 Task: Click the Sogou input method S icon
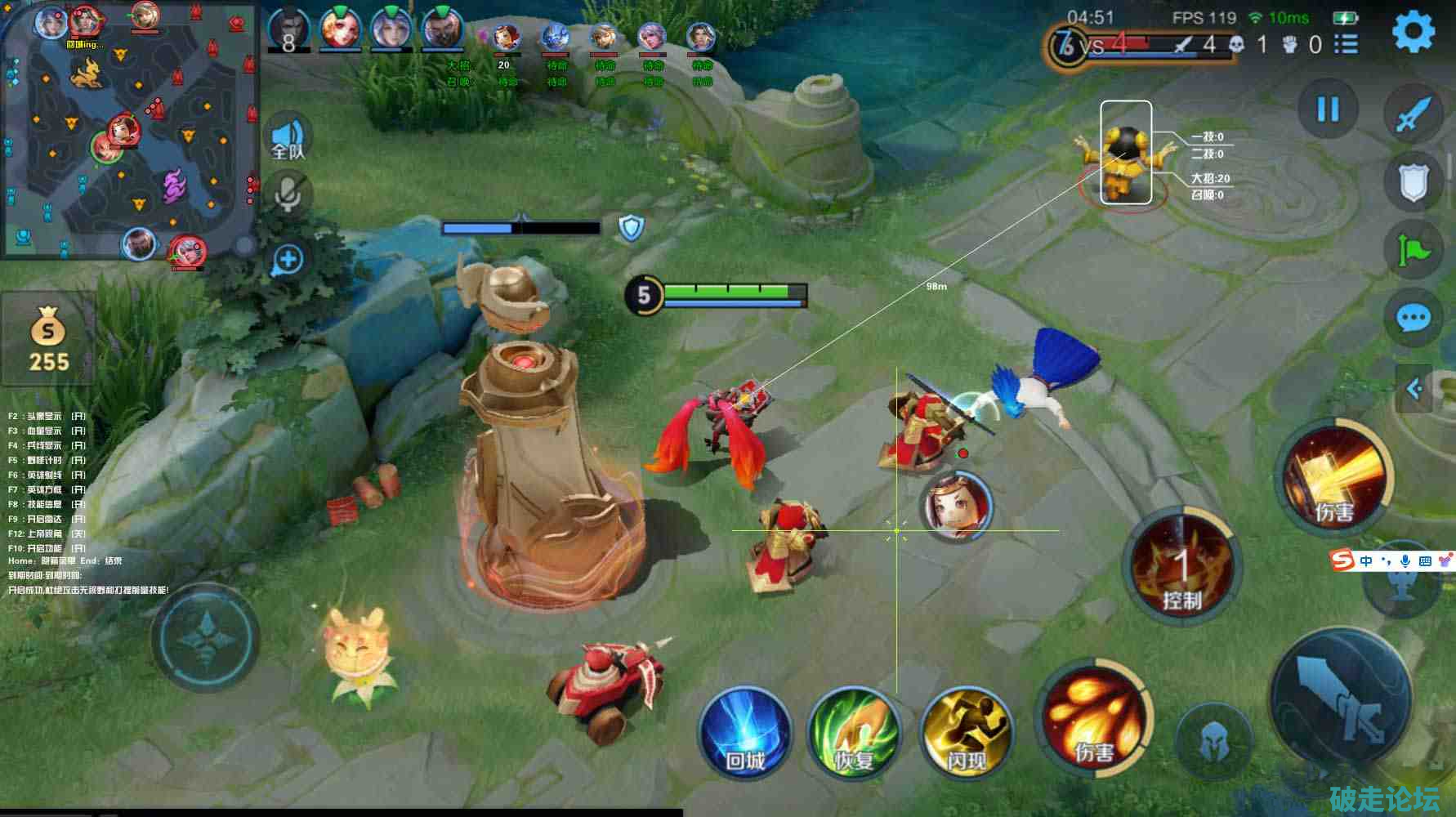(1342, 560)
